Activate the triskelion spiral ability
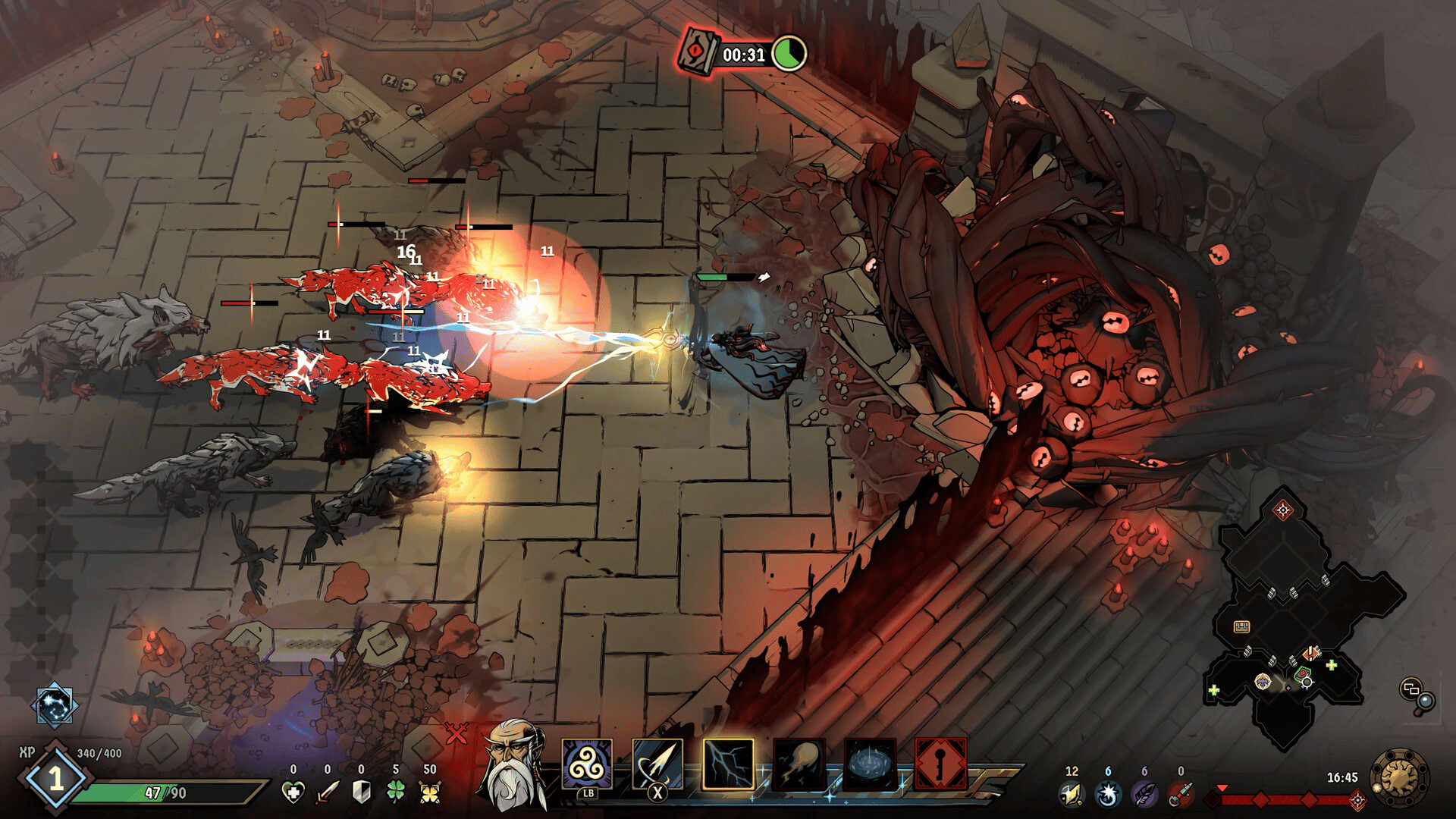The image size is (1456, 819). coord(587,766)
